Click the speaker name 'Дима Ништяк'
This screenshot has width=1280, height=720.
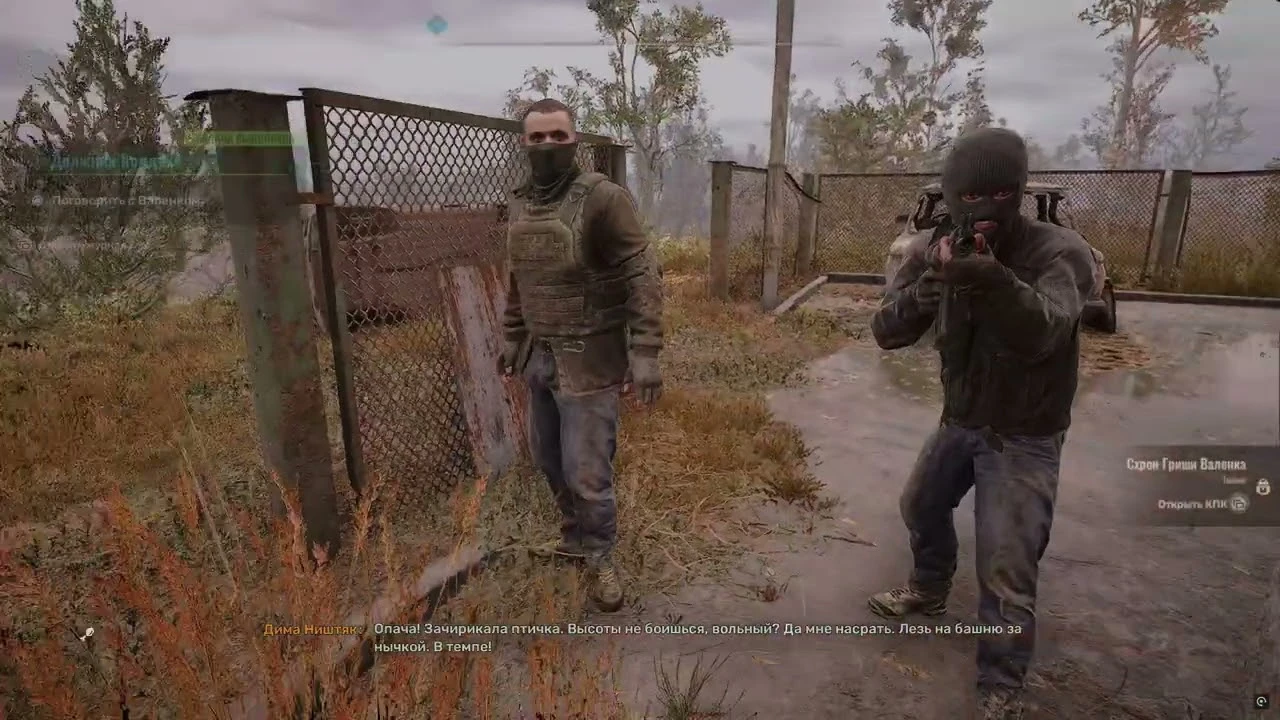[309, 631]
